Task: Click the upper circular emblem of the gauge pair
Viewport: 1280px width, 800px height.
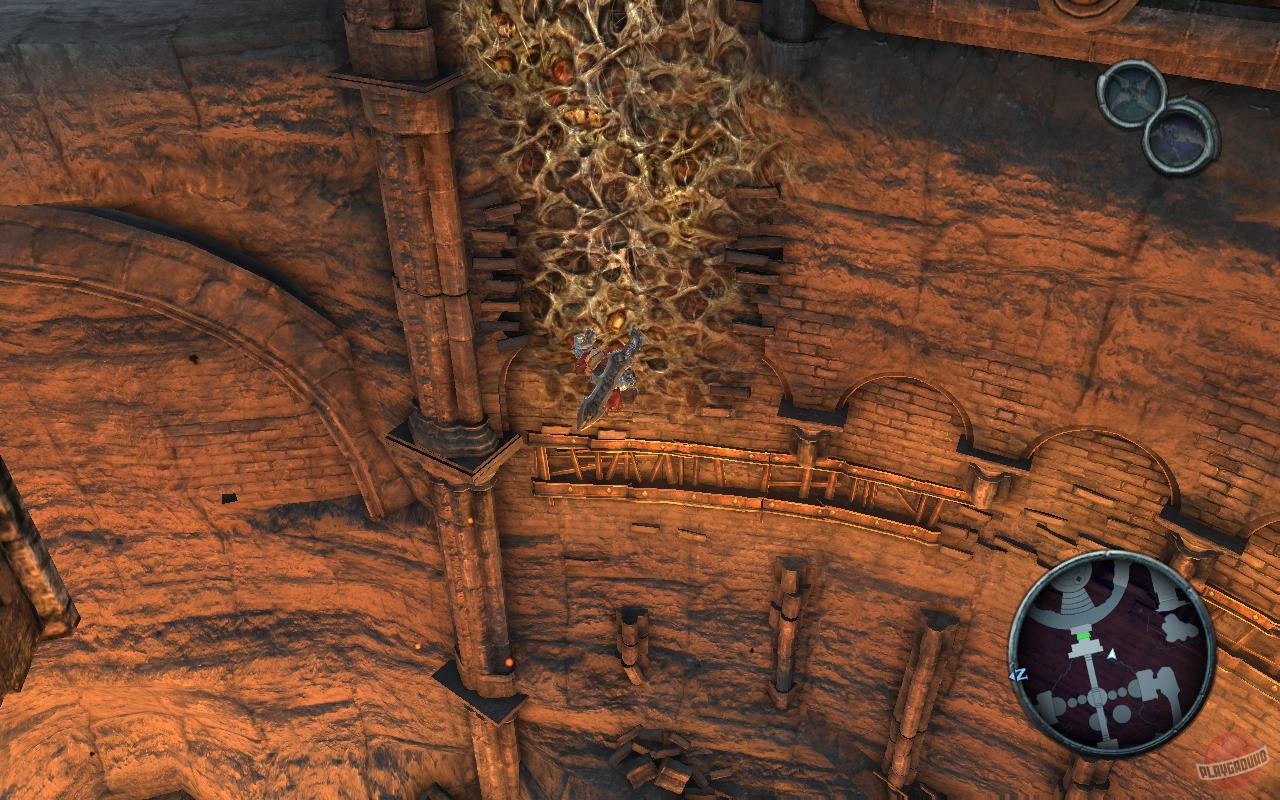Action: point(1131,96)
